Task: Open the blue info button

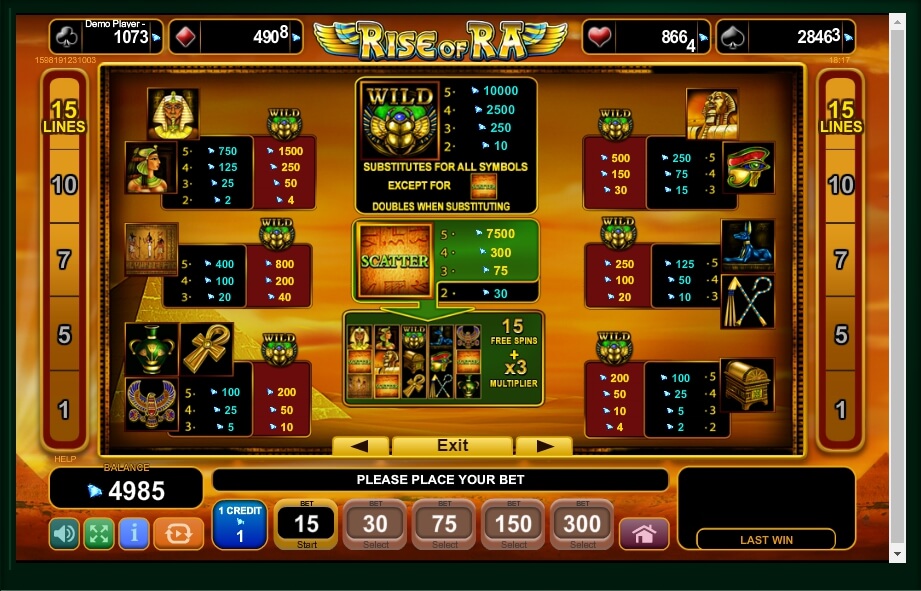Action: click(x=133, y=534)
